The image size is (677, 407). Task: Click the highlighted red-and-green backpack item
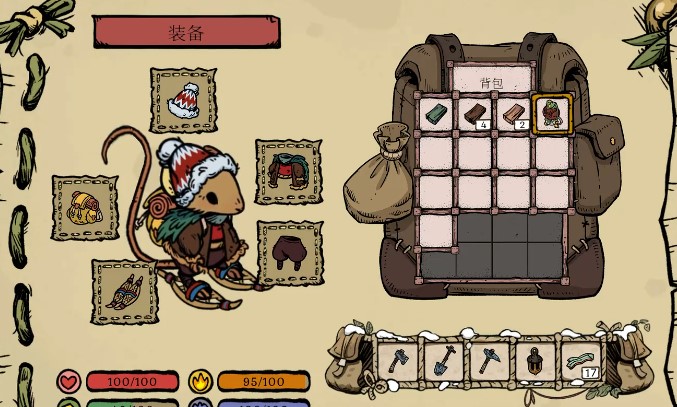tap(552, 114)
